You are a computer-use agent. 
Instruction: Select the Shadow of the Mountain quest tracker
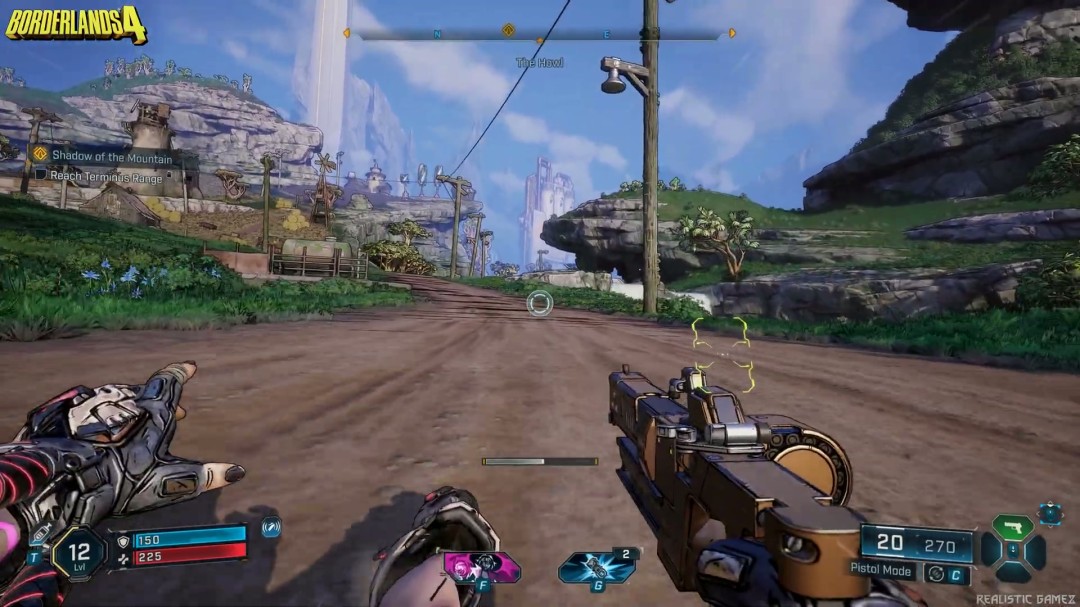pos(110,156)
